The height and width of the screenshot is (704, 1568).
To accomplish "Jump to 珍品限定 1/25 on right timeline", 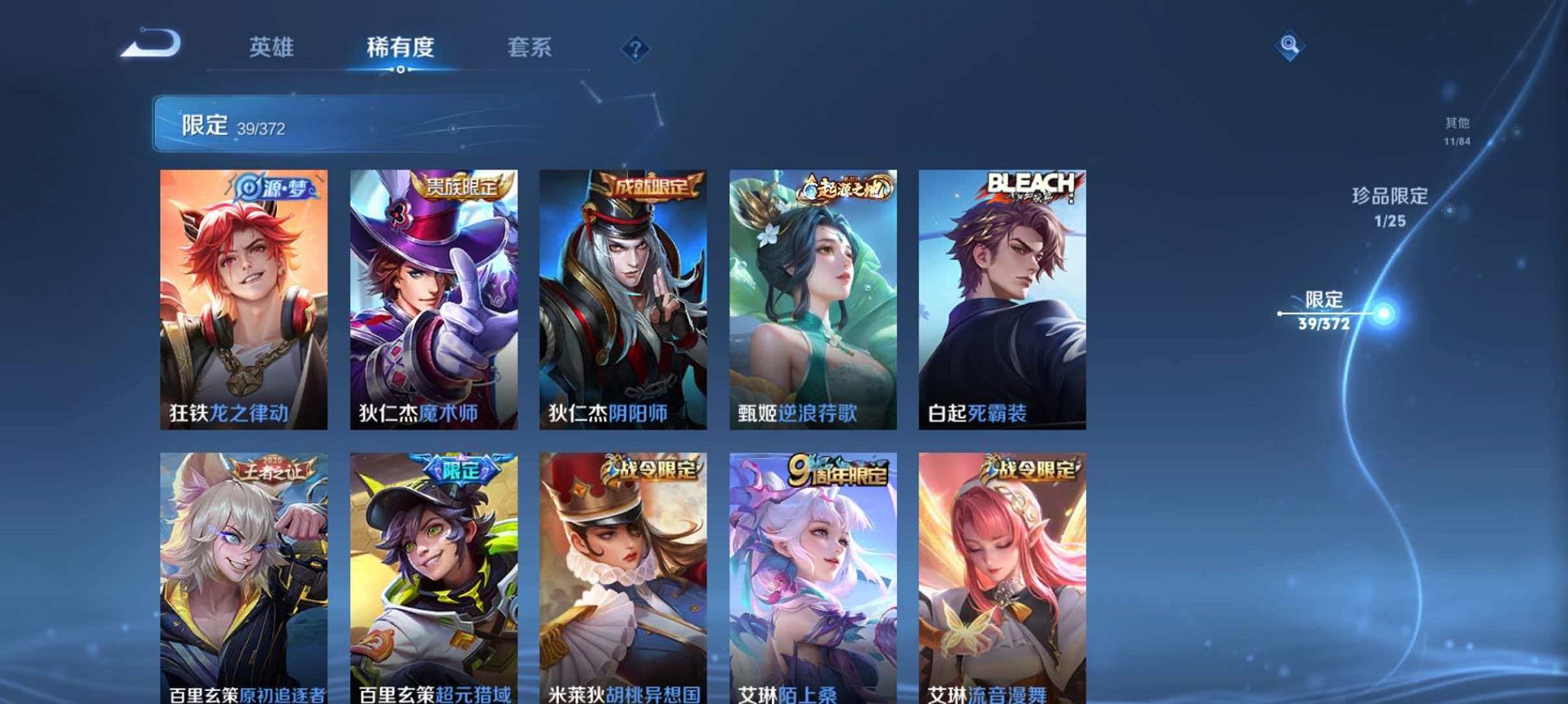I will pos(1389,208).
